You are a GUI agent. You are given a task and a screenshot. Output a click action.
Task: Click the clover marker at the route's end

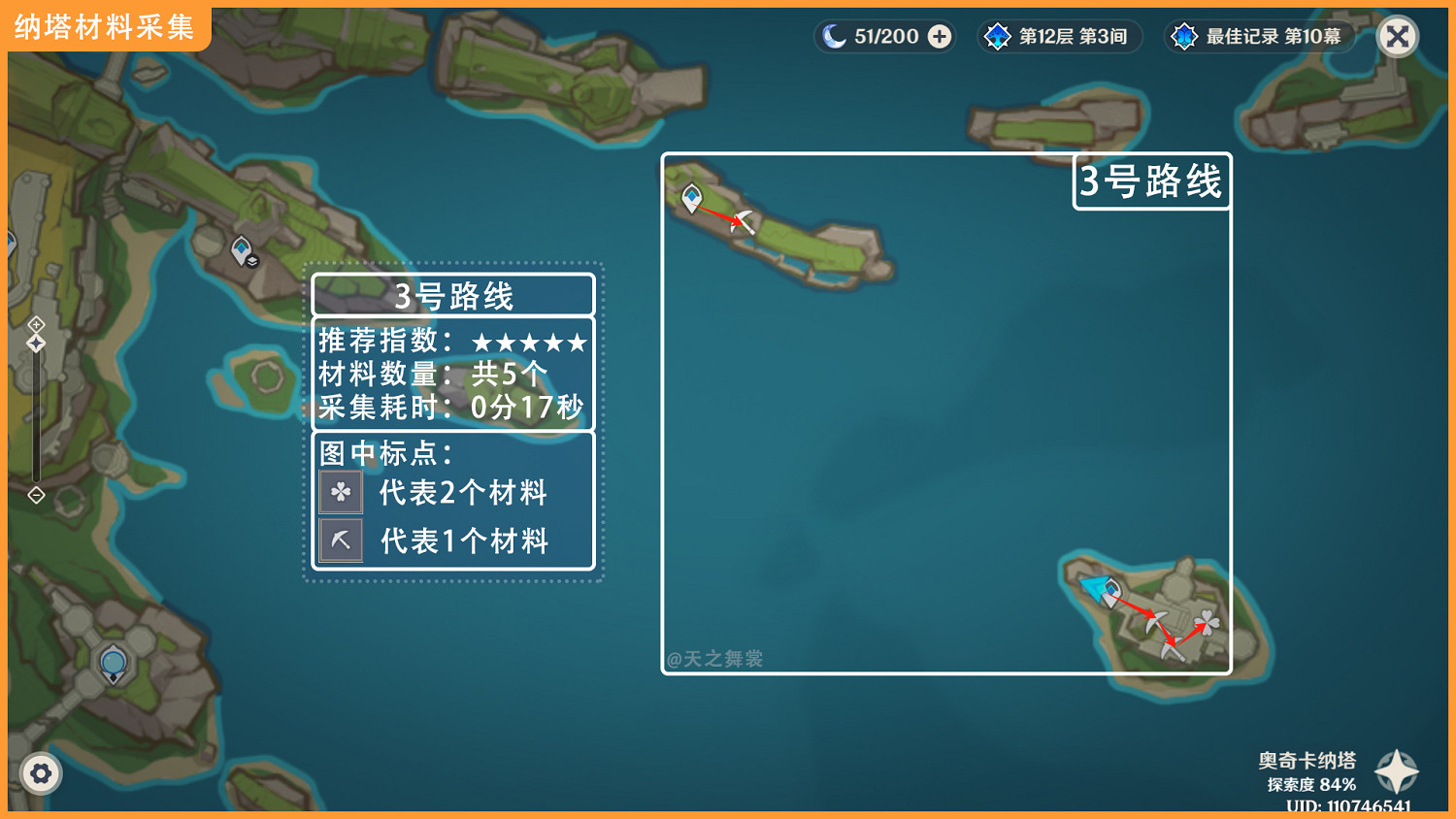tap(1207, 622)
